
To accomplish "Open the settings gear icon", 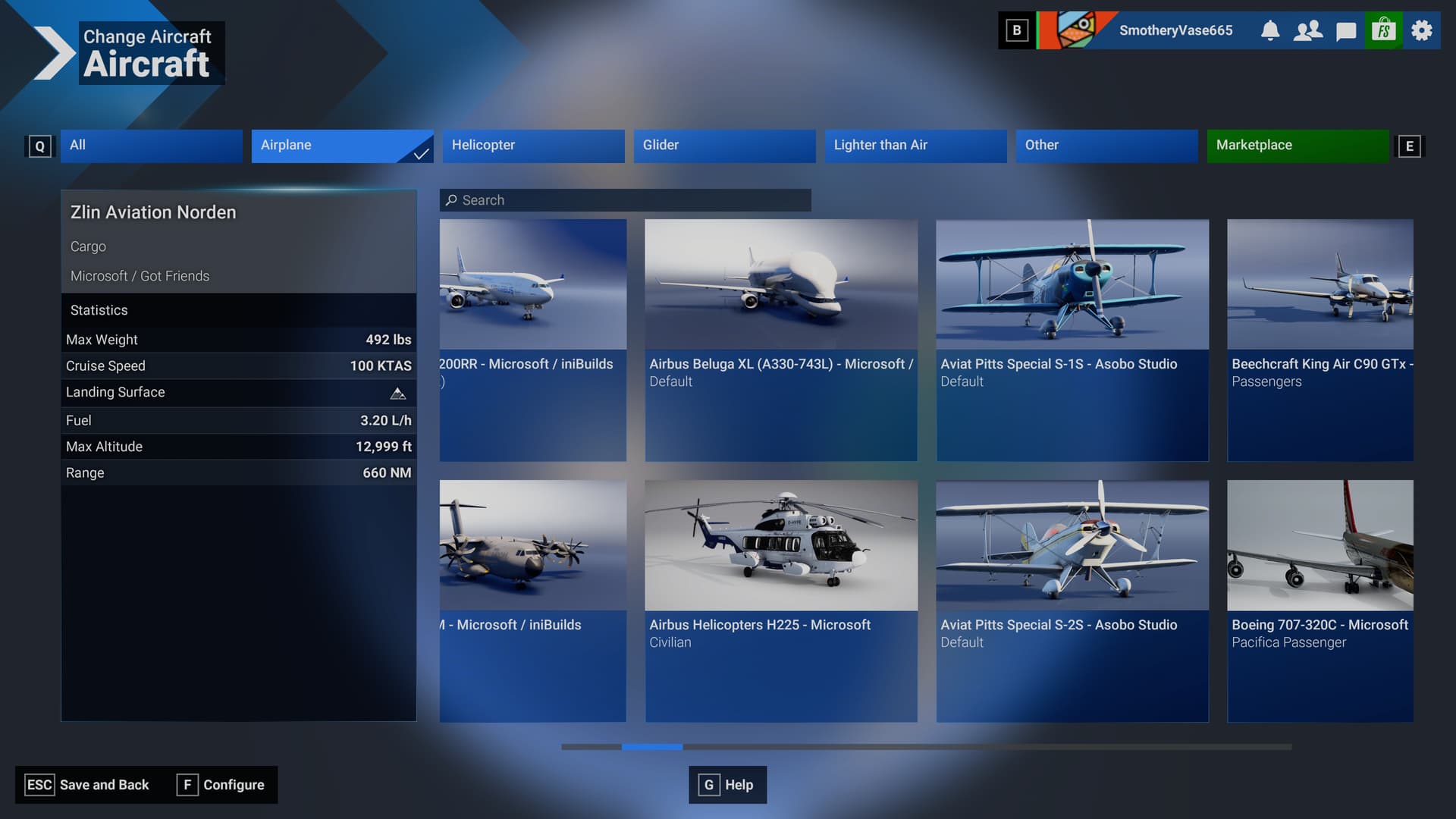I will coord(1420,30).
